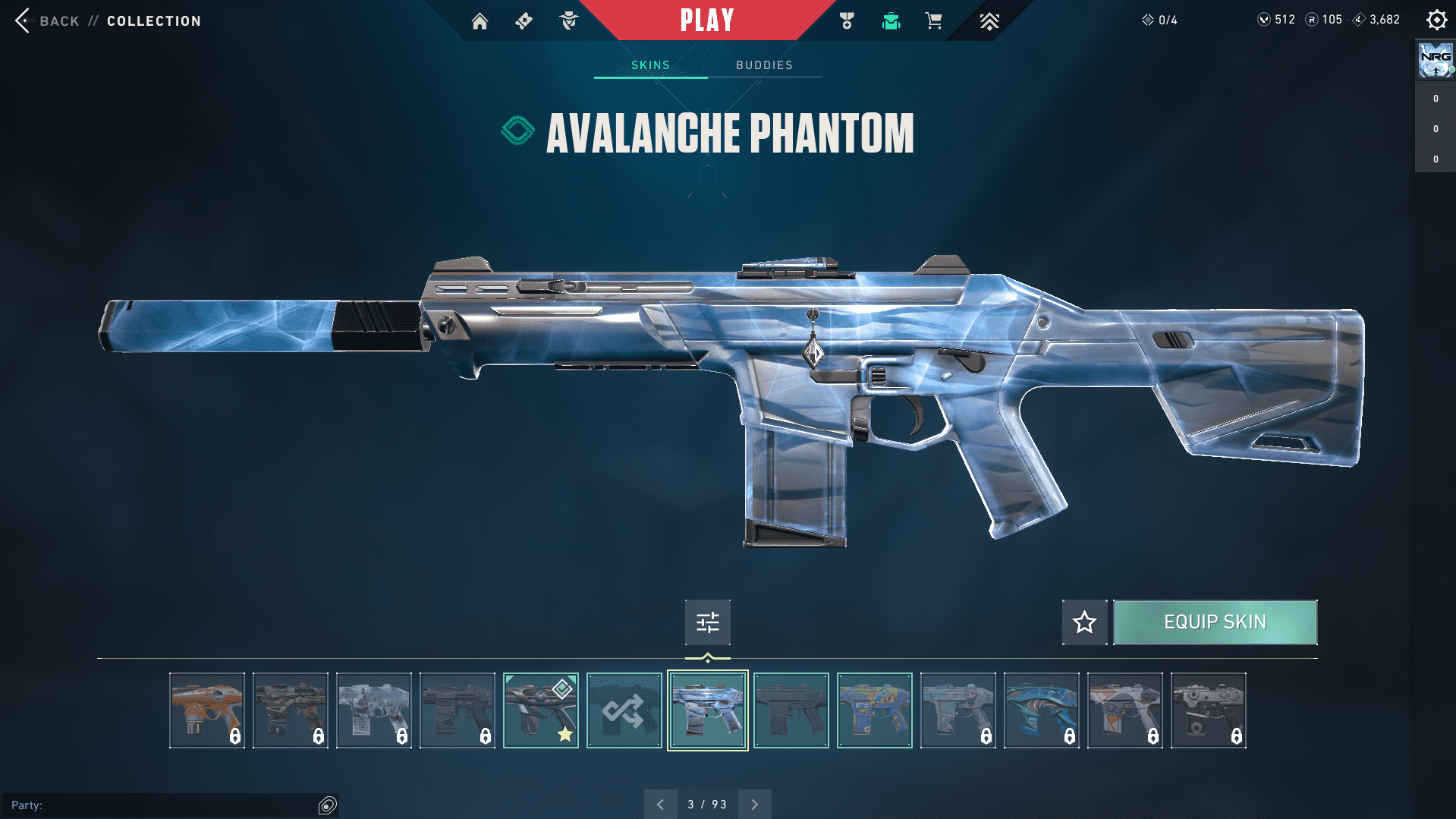Equip the Avalanche Phantom skin
This screenshot has height=819, width=1456.
pyautogui.click(x=1215, y=622)
